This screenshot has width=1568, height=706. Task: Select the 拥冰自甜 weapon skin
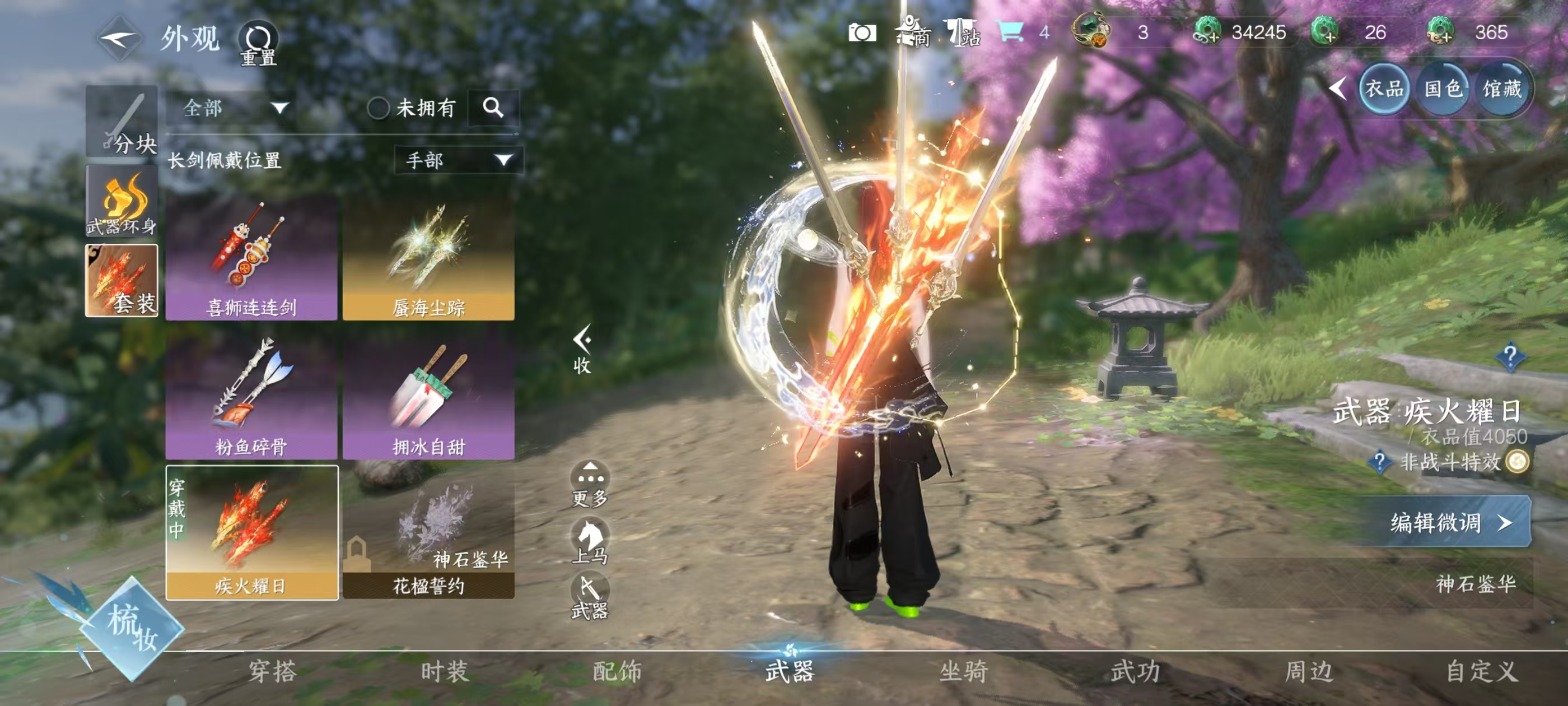[x=428, y=397]
